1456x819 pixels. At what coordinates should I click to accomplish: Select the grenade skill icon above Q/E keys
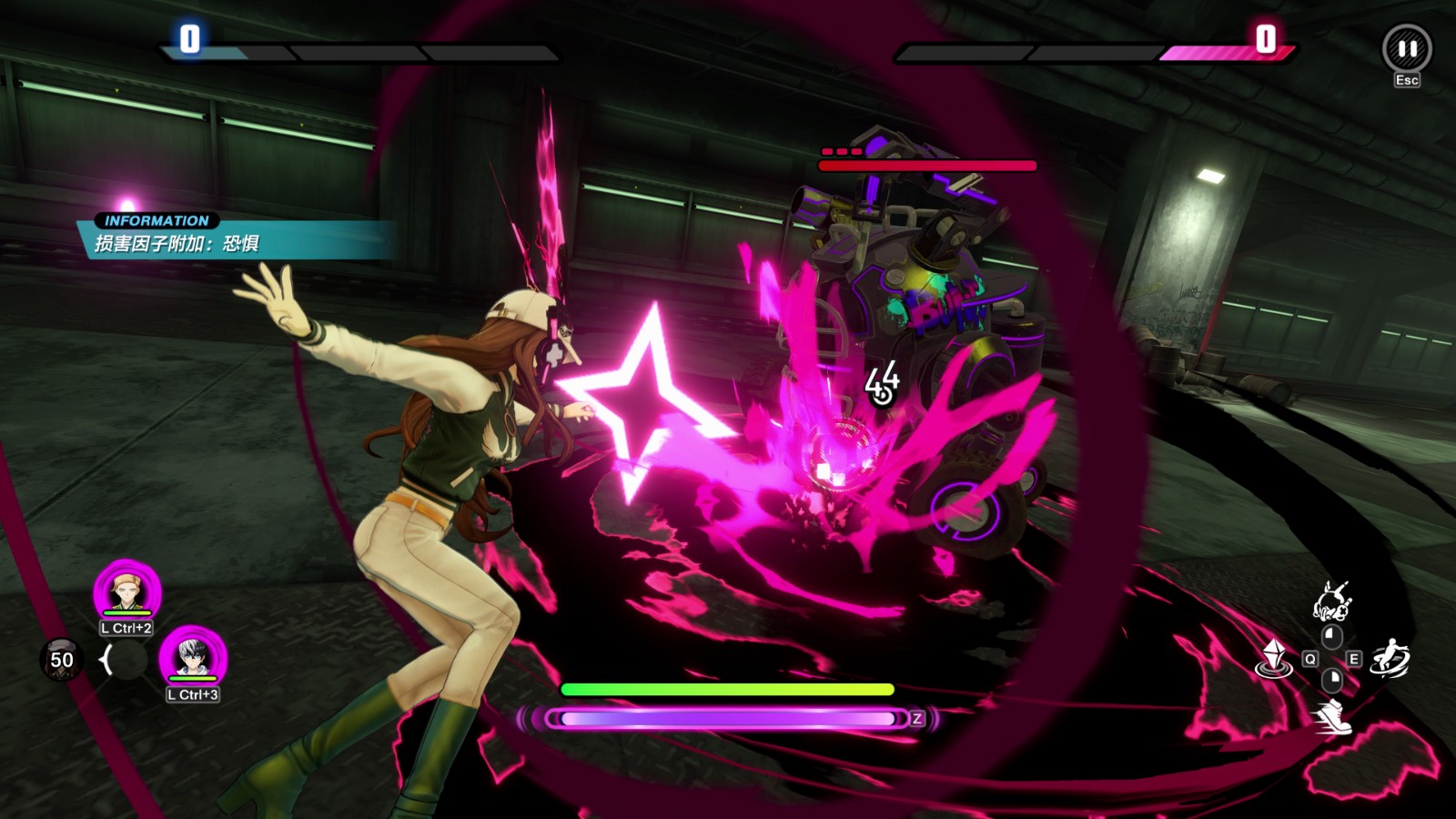[1332, 601]
